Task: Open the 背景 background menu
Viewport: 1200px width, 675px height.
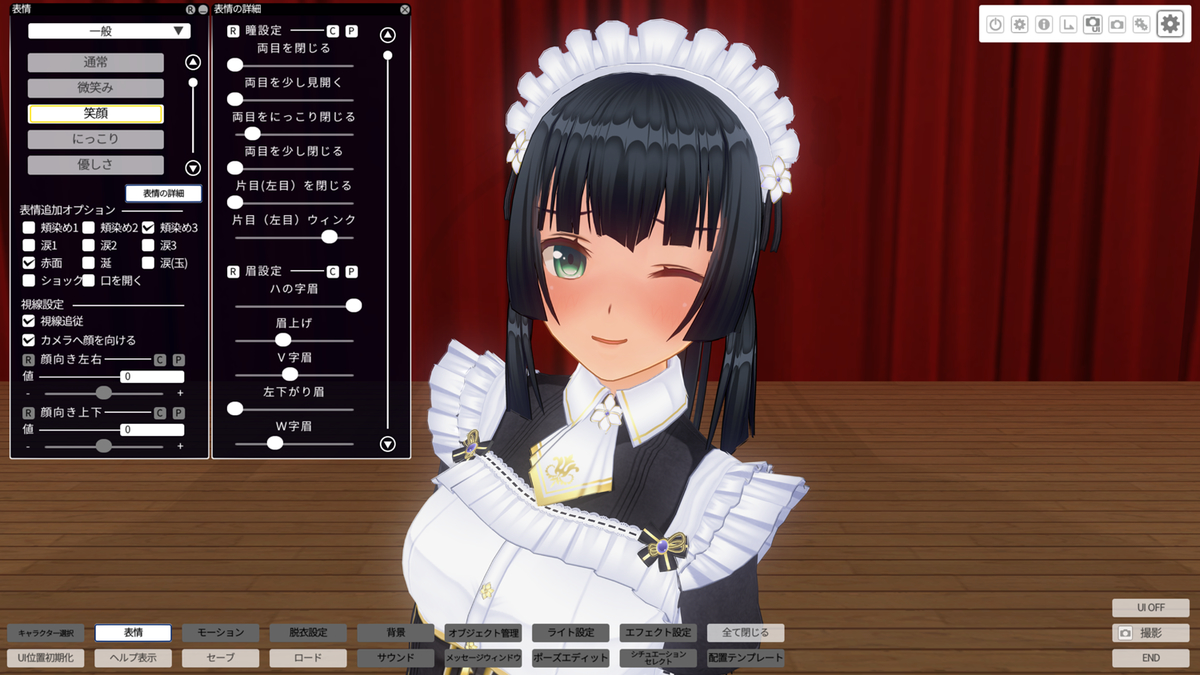Action: pos(396,633)
